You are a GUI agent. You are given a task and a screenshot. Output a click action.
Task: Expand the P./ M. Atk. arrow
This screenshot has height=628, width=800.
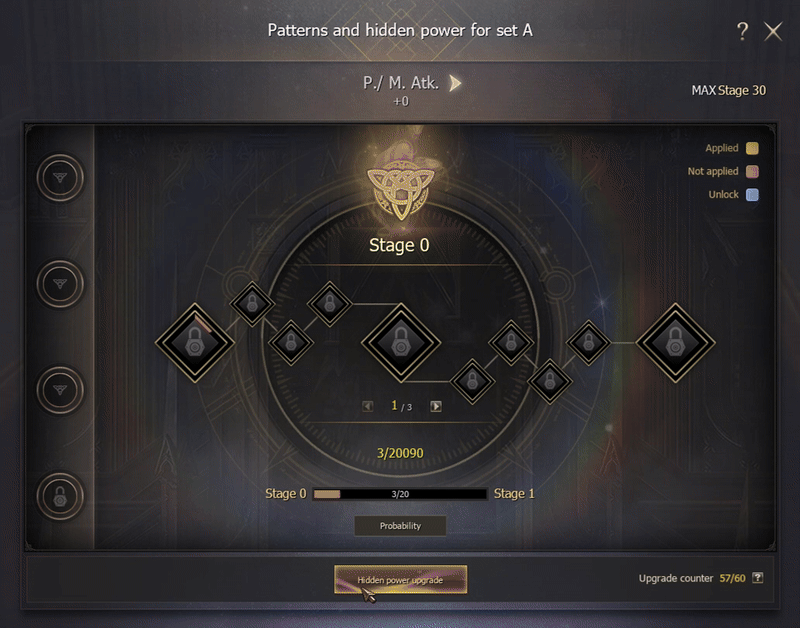[x=456, y=83]
